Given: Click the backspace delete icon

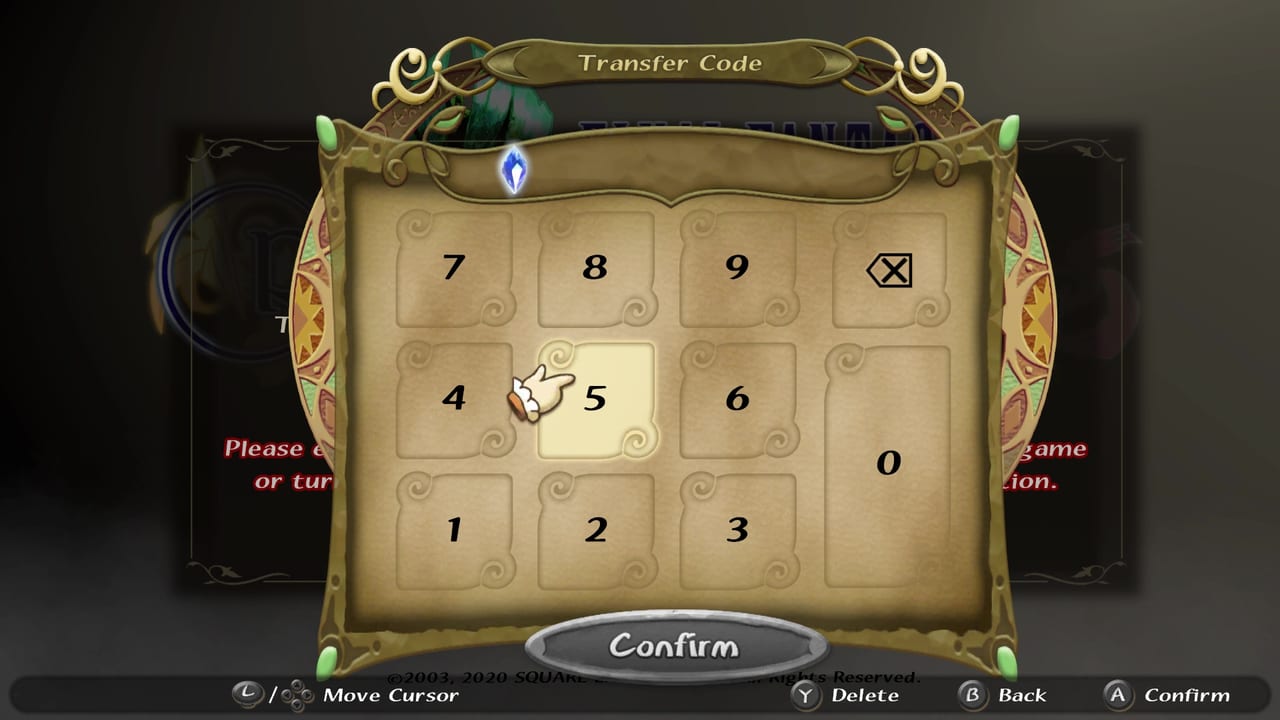Looking at the screenshot, I should 888,270.
